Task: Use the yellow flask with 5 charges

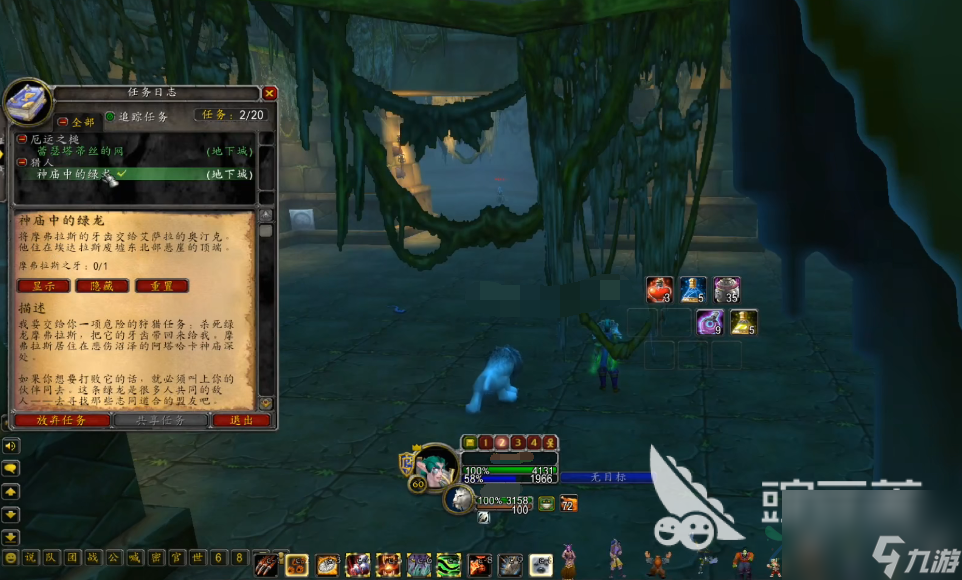Action: (x=743, y=322)
